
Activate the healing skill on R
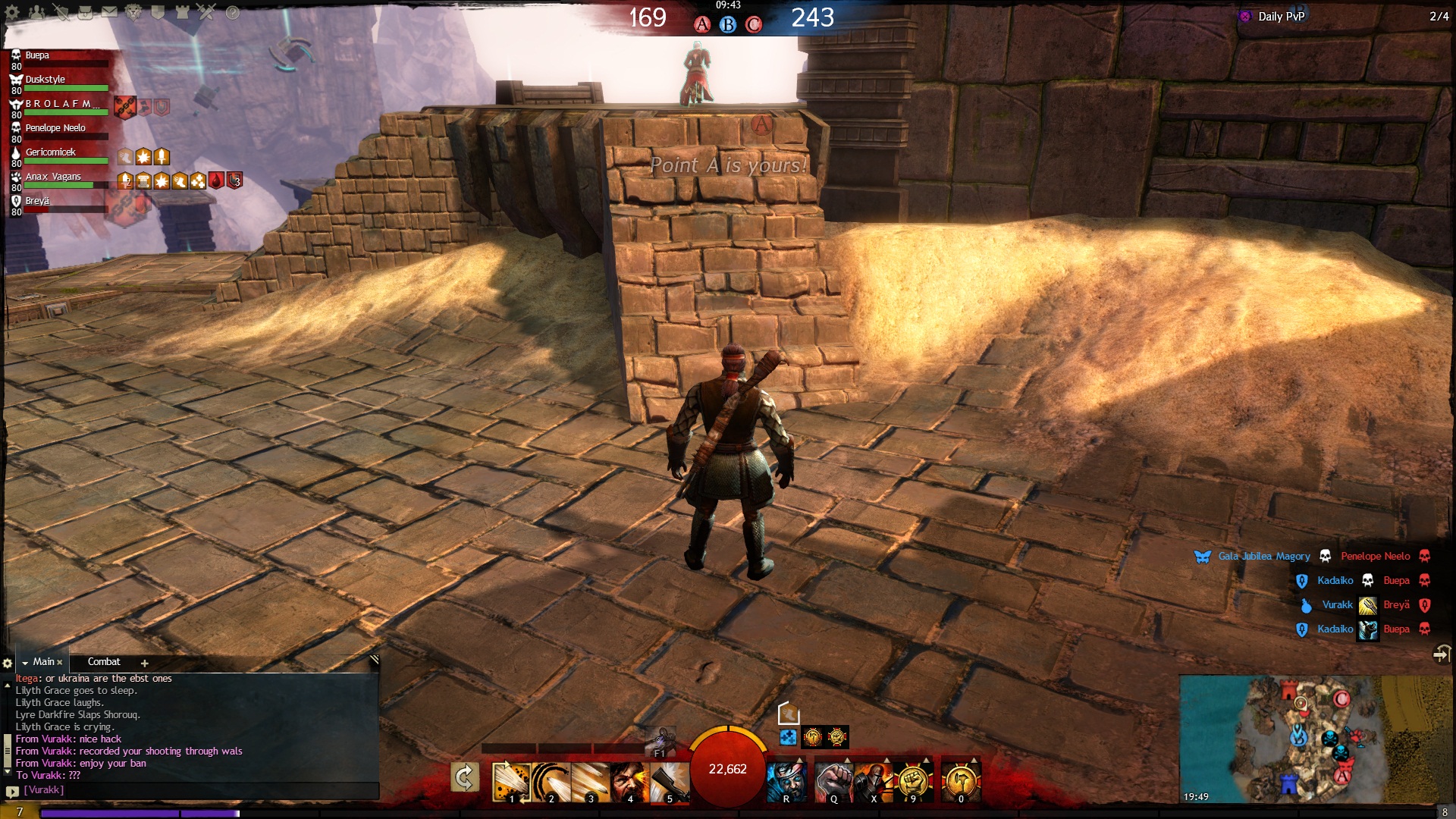tap(786, 782)
